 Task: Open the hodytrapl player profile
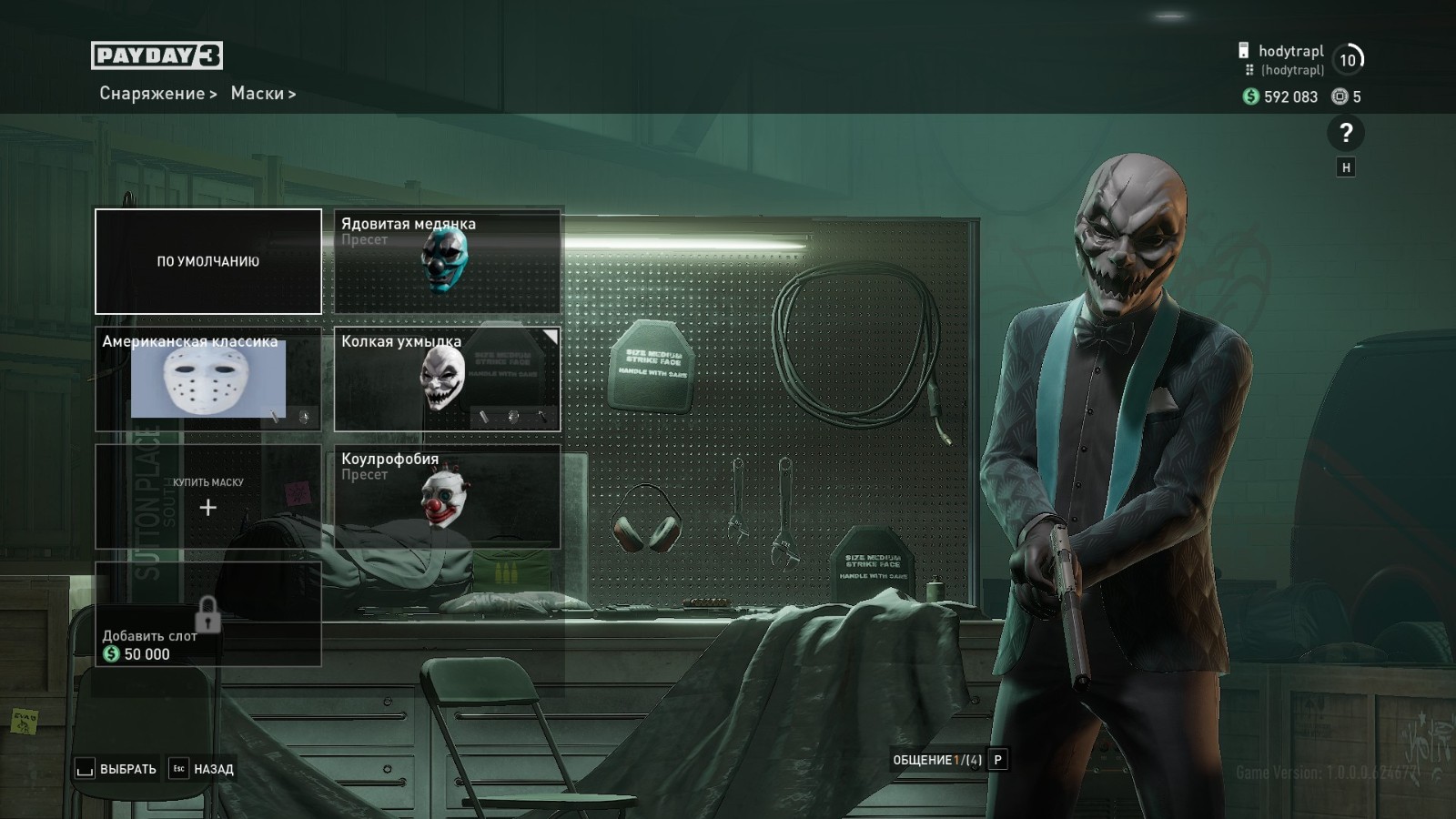1290,52
